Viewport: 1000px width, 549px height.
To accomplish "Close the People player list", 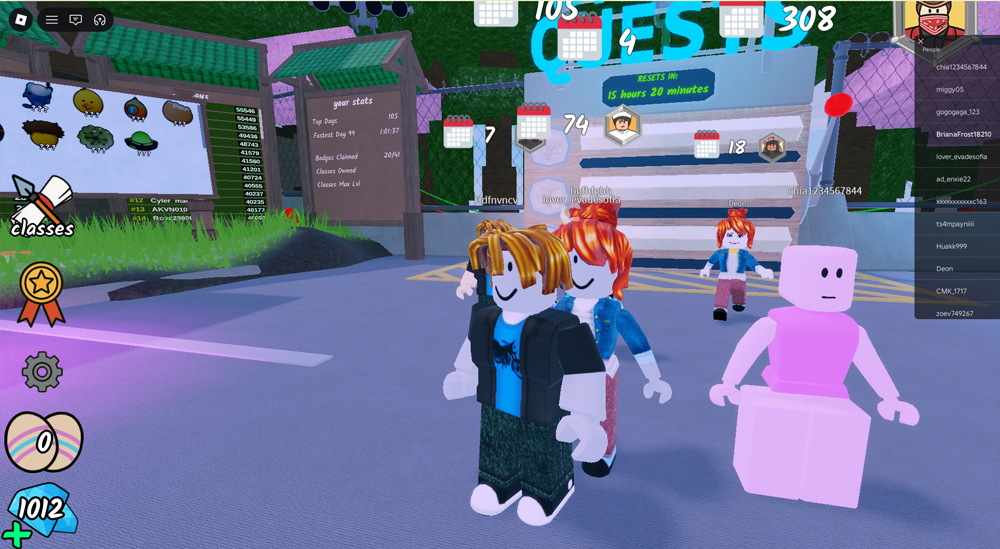I will tap(921, 41).
